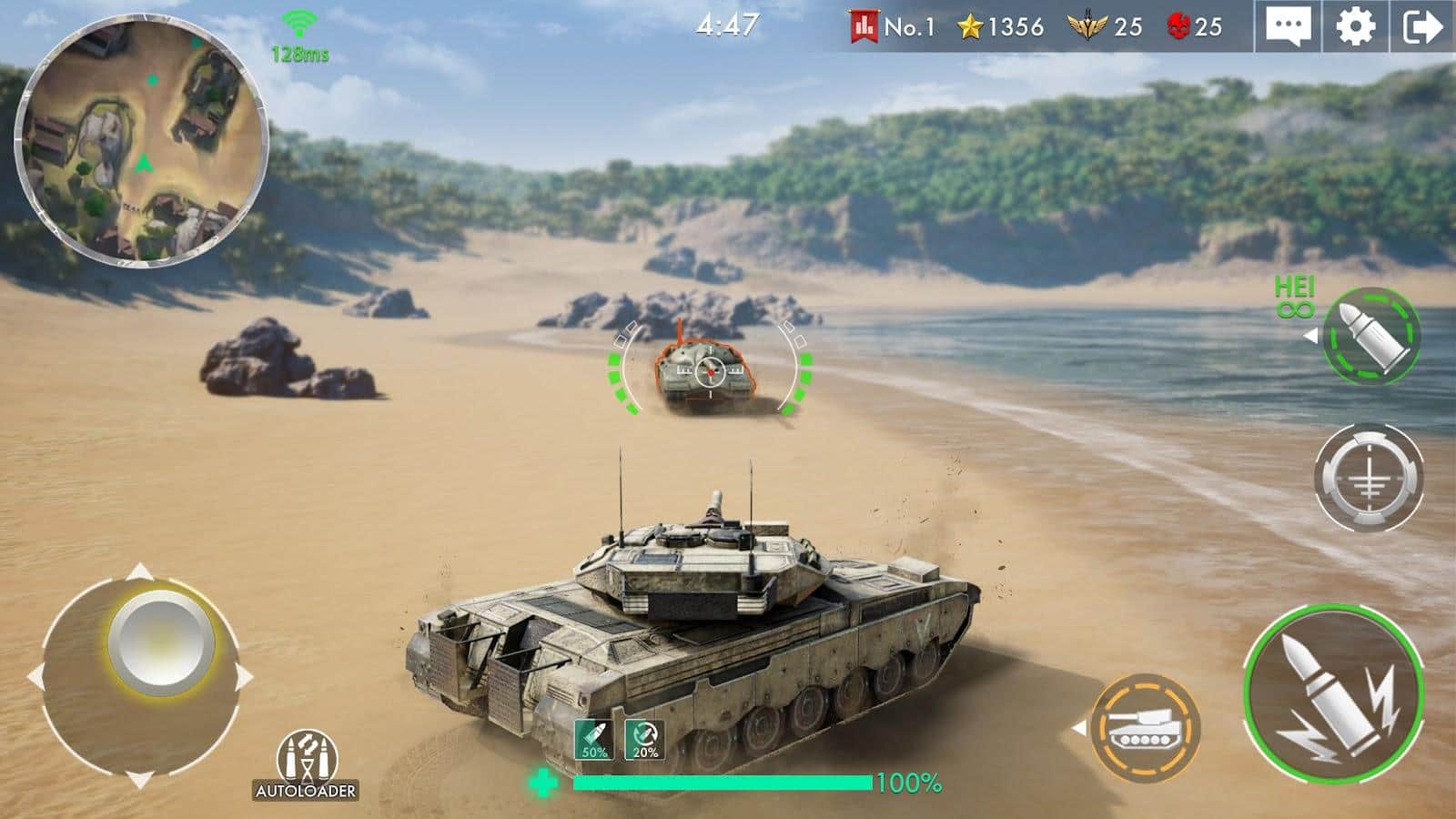1456x819 pixels.
Task: Open the chat message panel
Action: click(x=1288, y=27)
